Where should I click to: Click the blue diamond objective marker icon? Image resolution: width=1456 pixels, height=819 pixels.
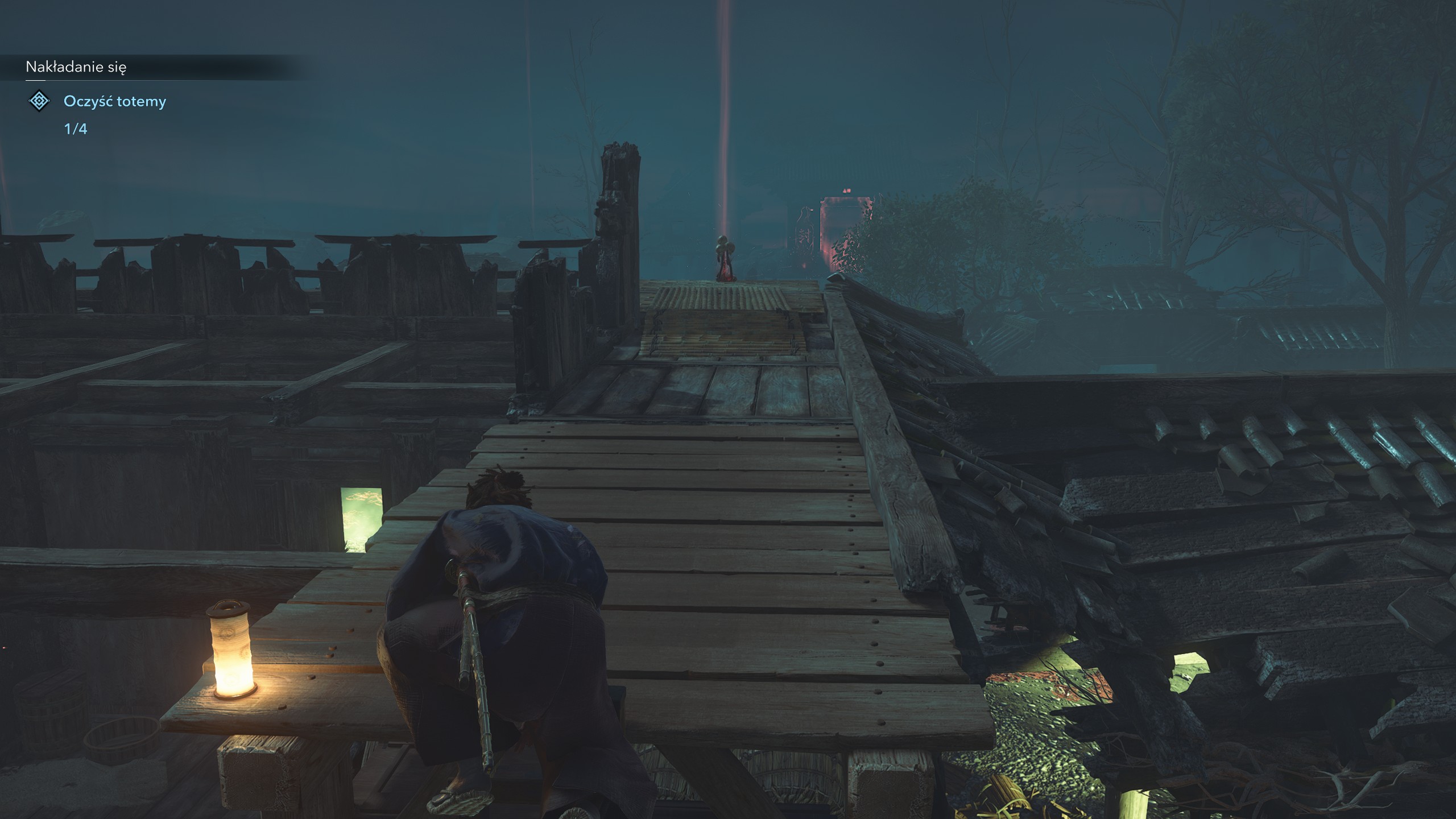(x=39, y=102)
